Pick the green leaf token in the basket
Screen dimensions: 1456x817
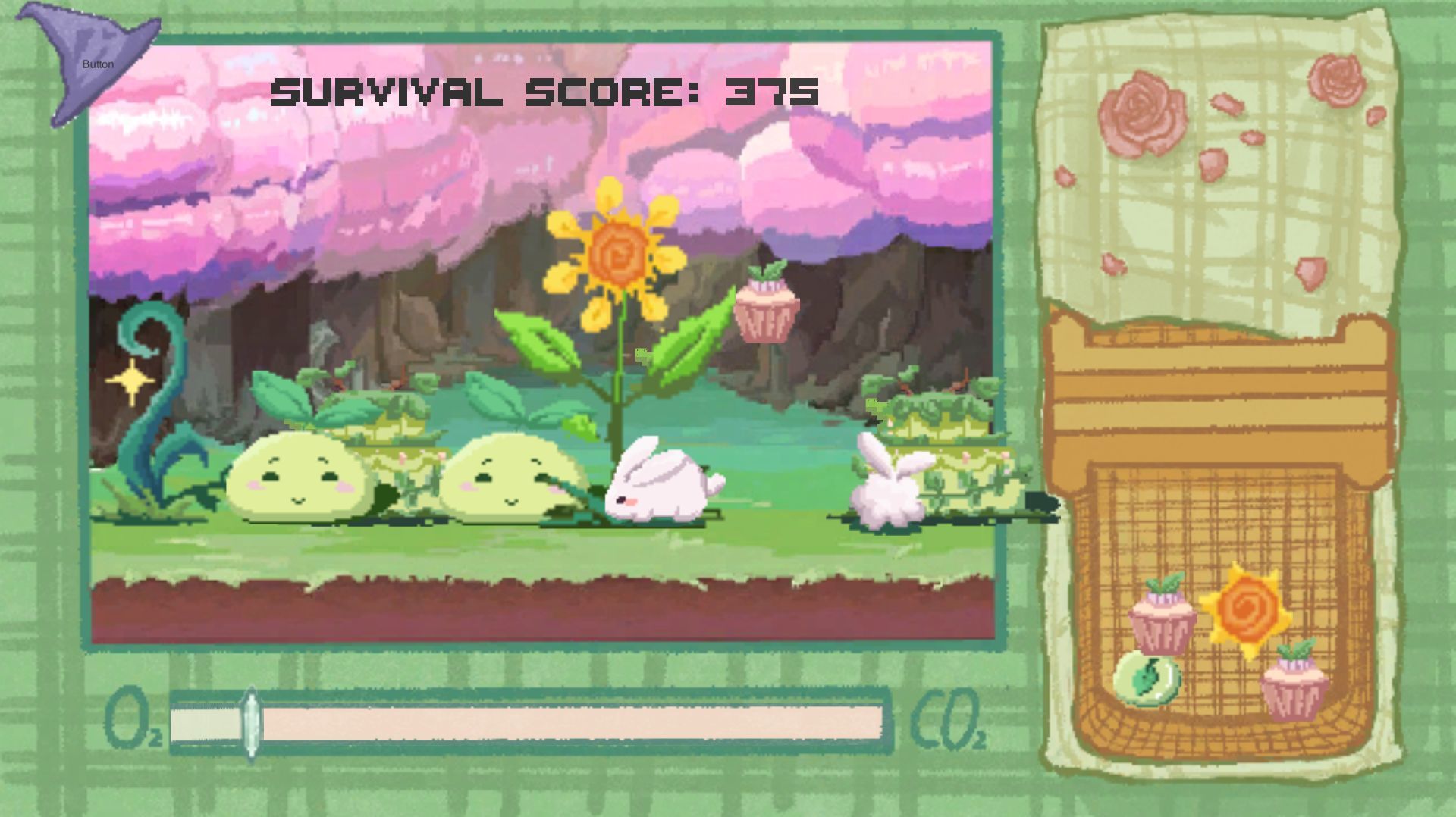coord(1147,678)
